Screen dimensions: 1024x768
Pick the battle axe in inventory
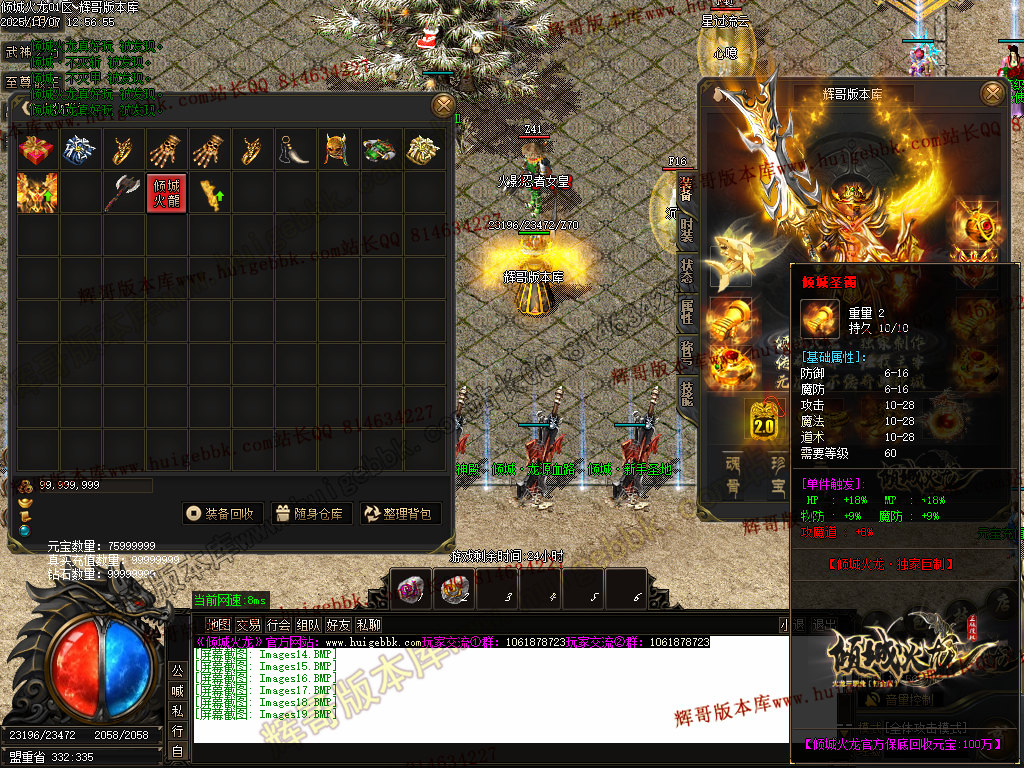click(124, 193)
